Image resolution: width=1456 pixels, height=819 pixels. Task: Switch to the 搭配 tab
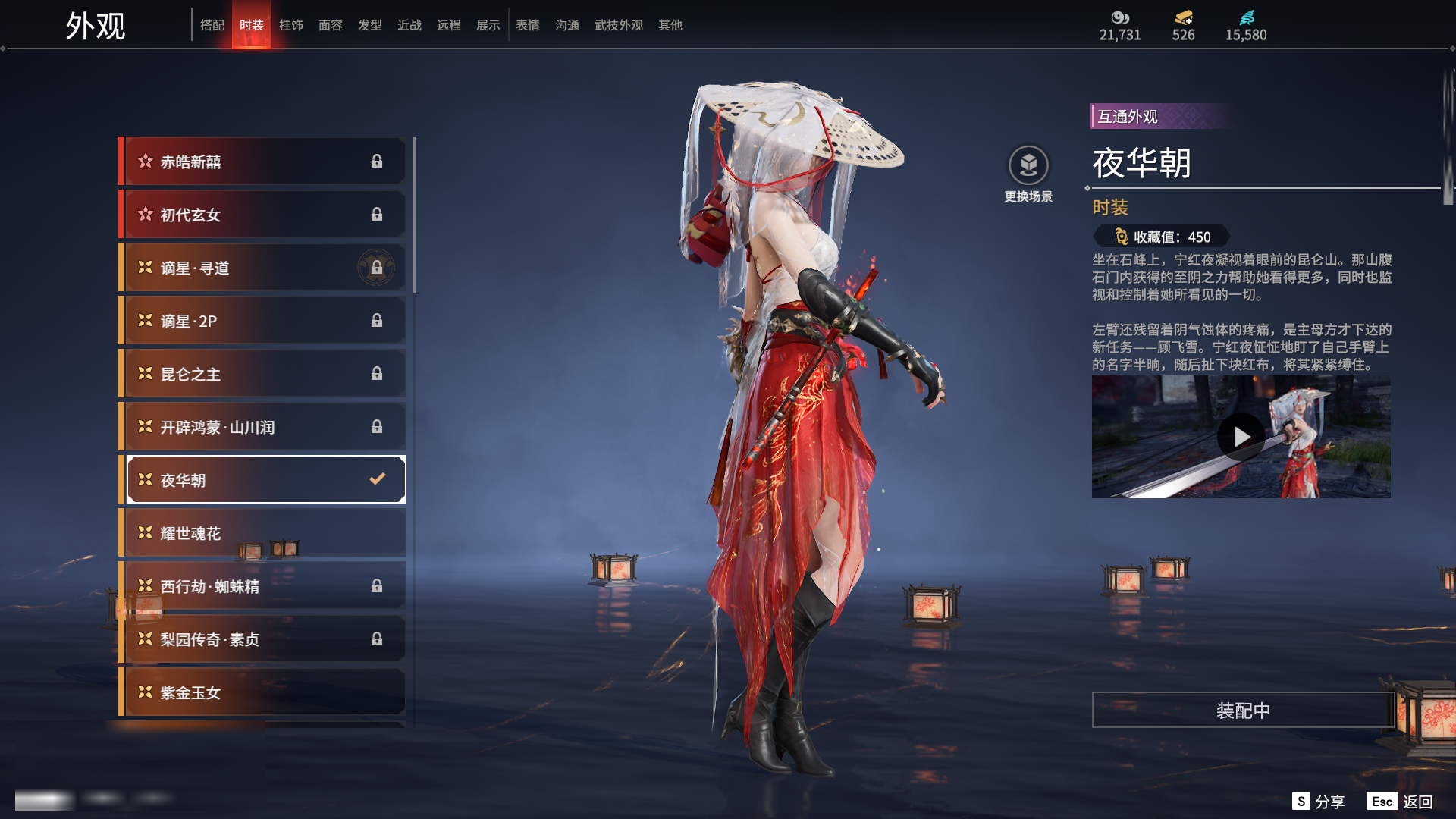point(212,25)
